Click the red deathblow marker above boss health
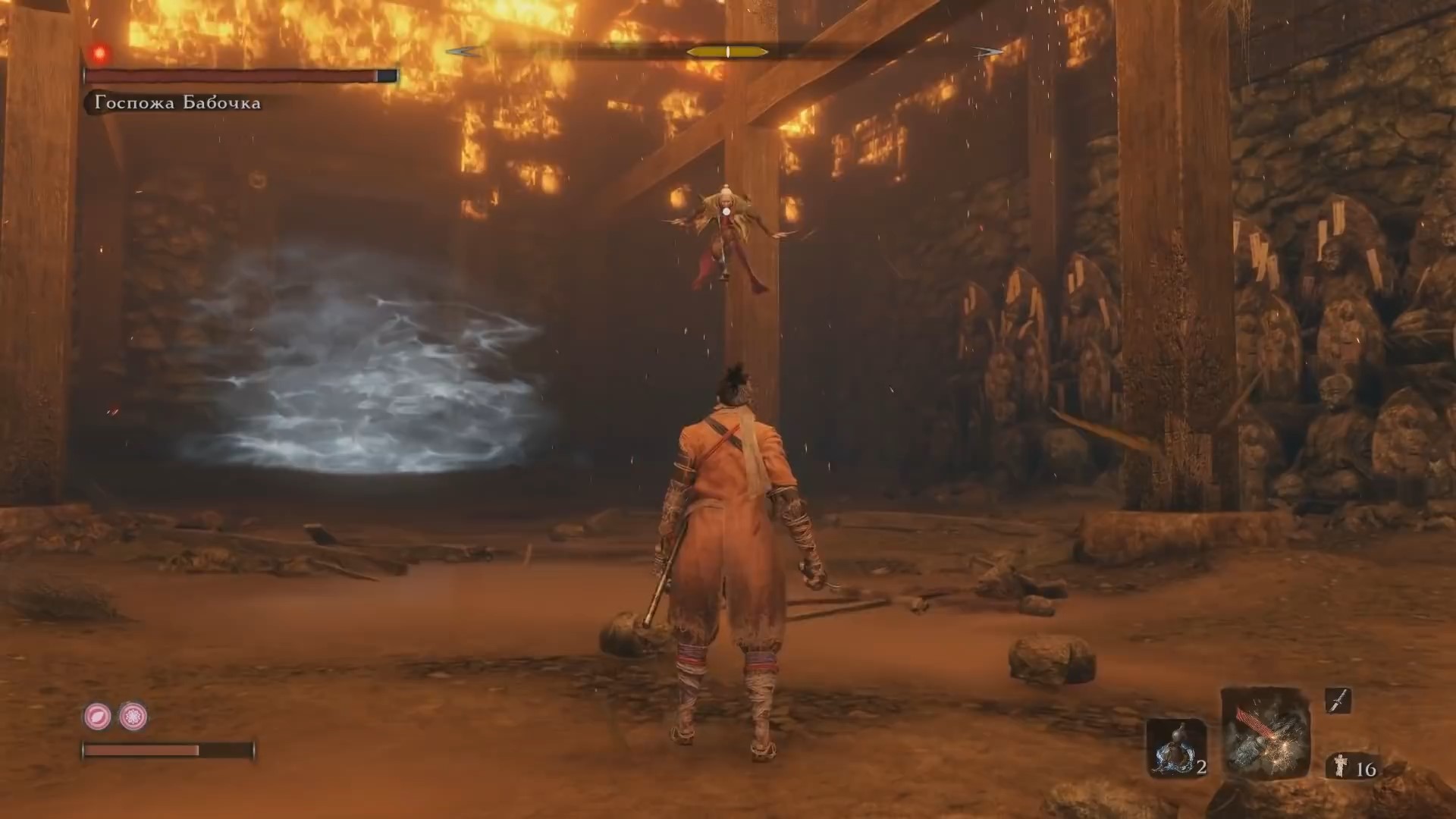The height and width of the screenshot is (819, 1456). pyautogui.click(x=99, y=53)
